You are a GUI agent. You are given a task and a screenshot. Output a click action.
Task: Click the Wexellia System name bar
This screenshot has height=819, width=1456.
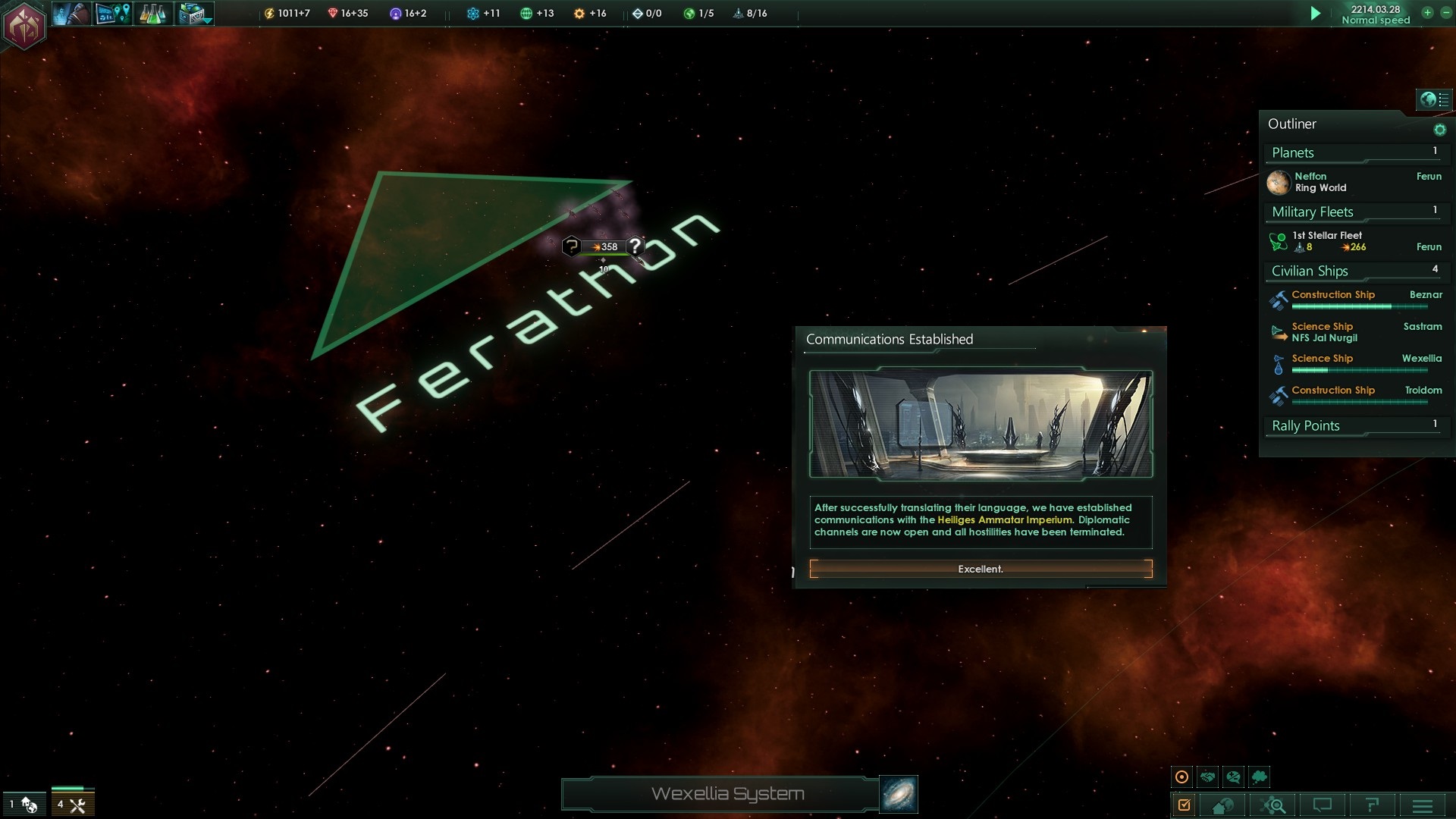(x=726, y=794)
